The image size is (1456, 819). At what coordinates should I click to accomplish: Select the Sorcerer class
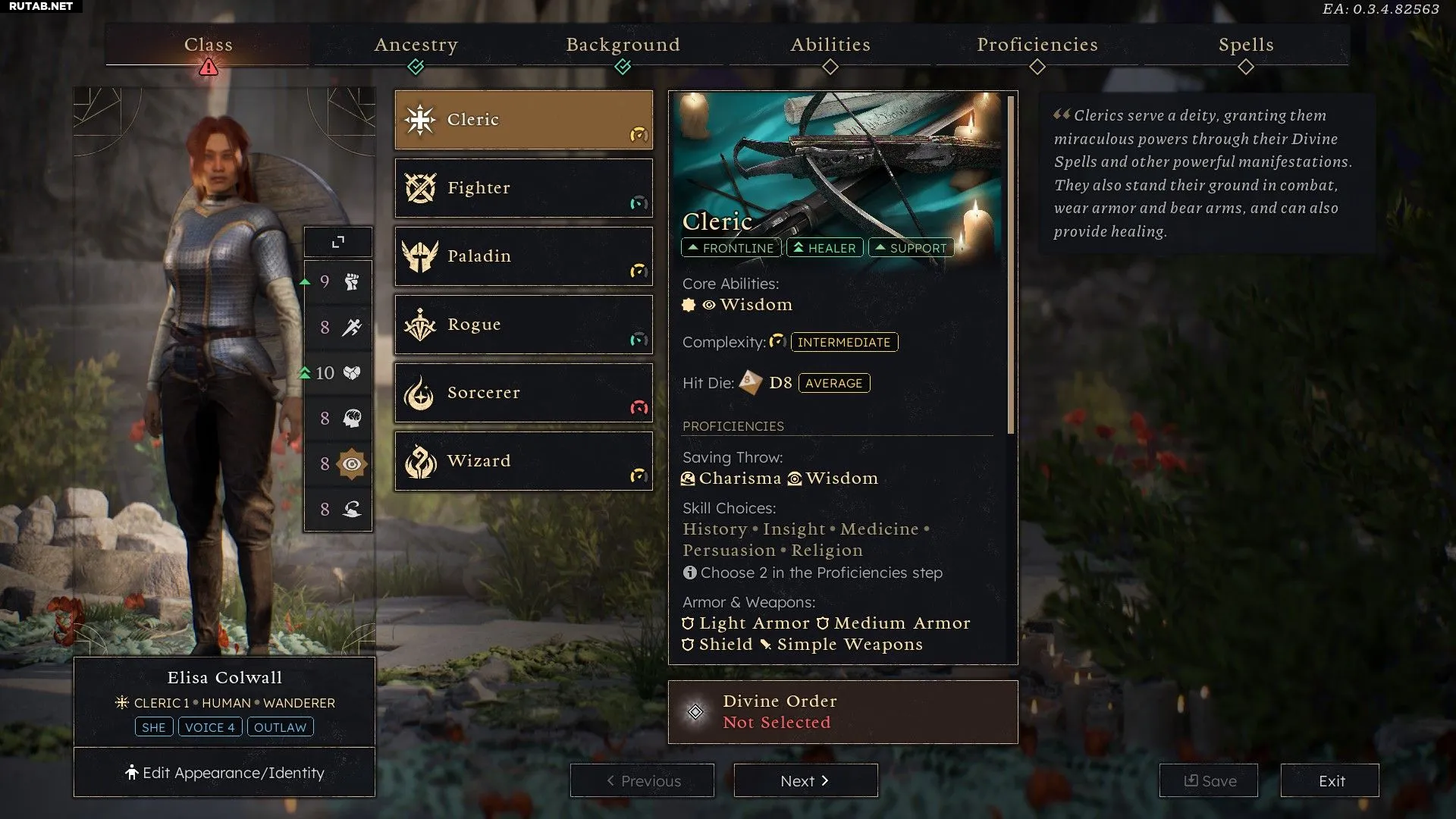point(523,393)
